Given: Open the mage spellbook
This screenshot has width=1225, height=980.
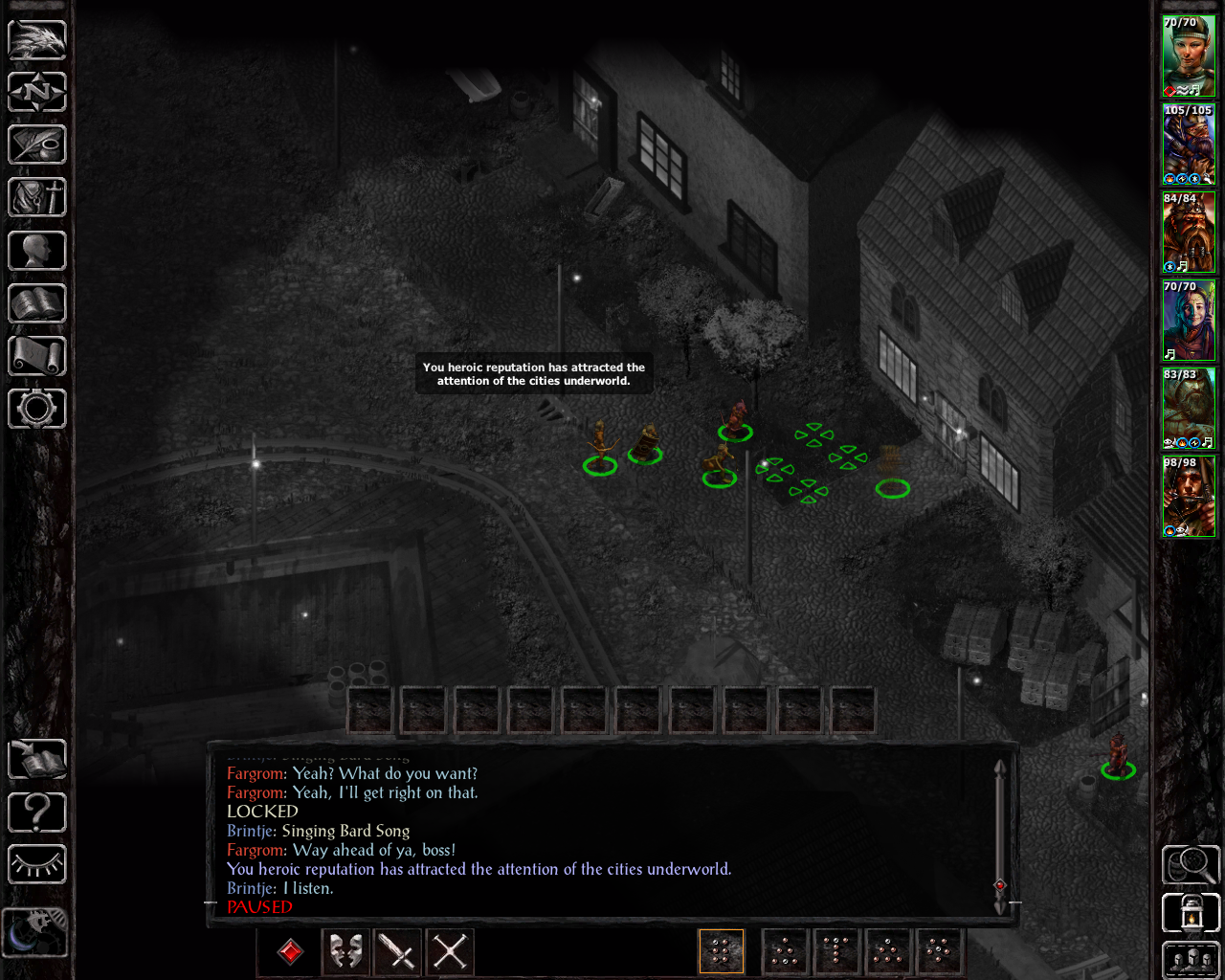Looking at the screenshot, I should coord(37,303).
